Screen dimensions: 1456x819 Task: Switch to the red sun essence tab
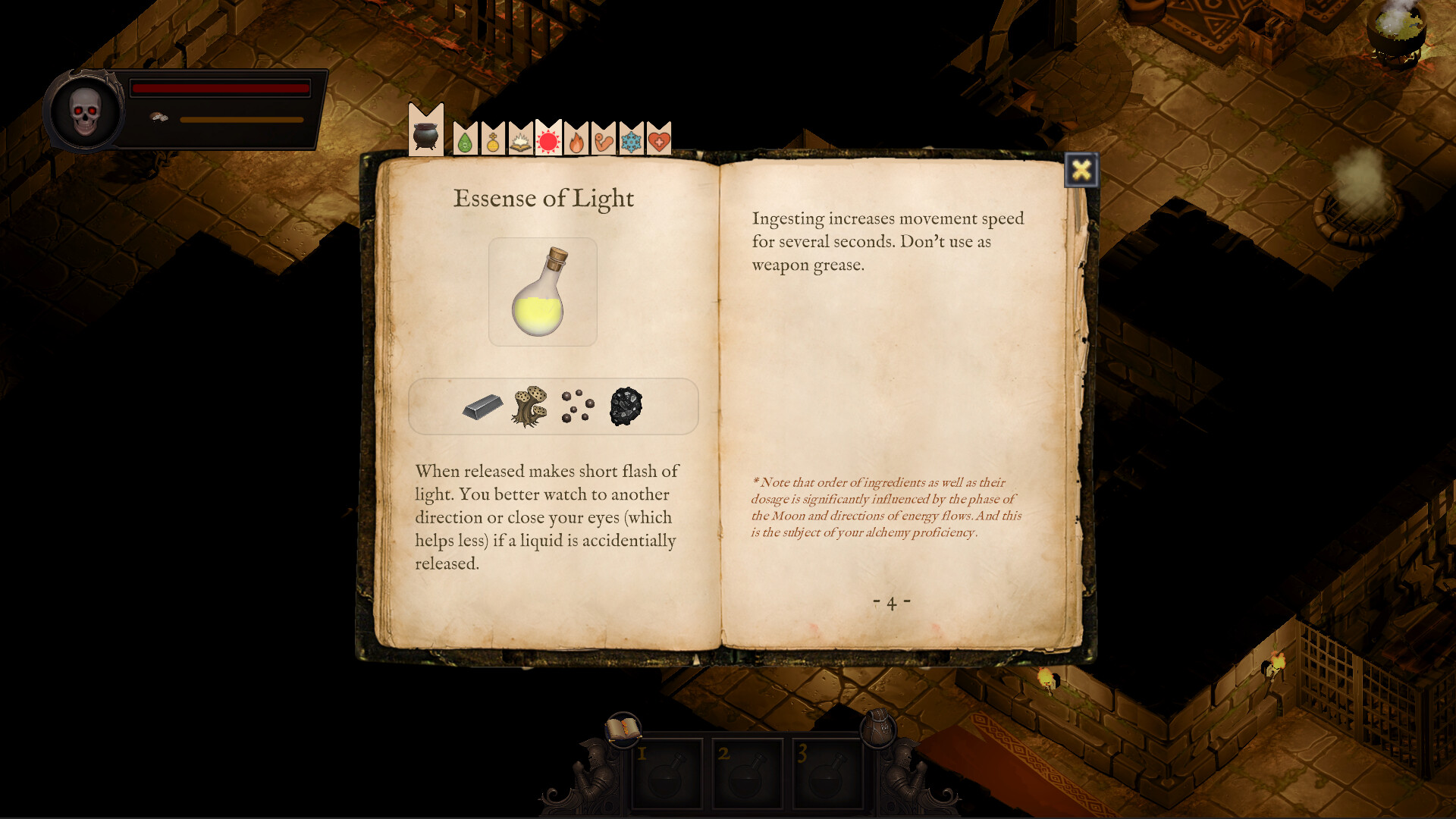tap(548, 136)
